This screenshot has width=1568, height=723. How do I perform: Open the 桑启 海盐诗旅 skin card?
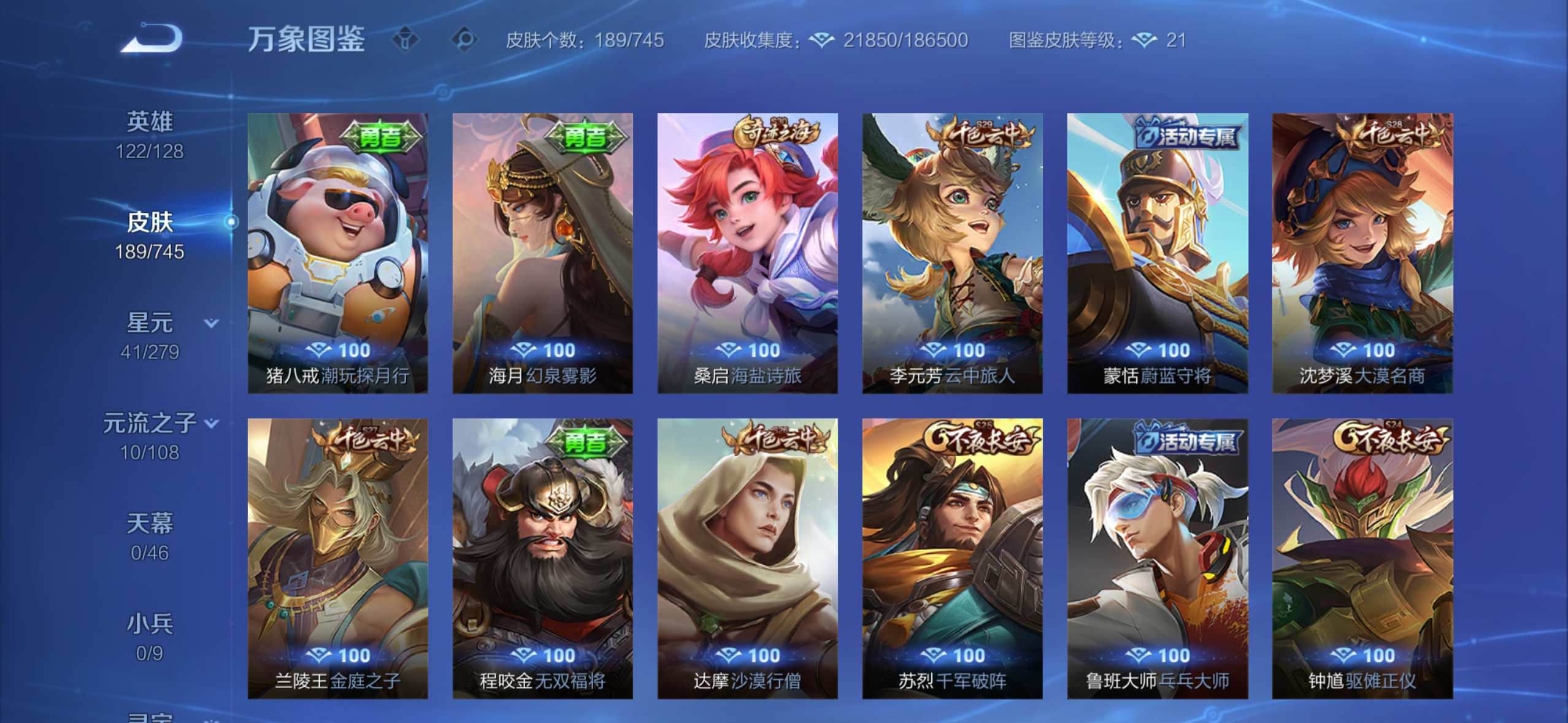[x=748, y=253]
